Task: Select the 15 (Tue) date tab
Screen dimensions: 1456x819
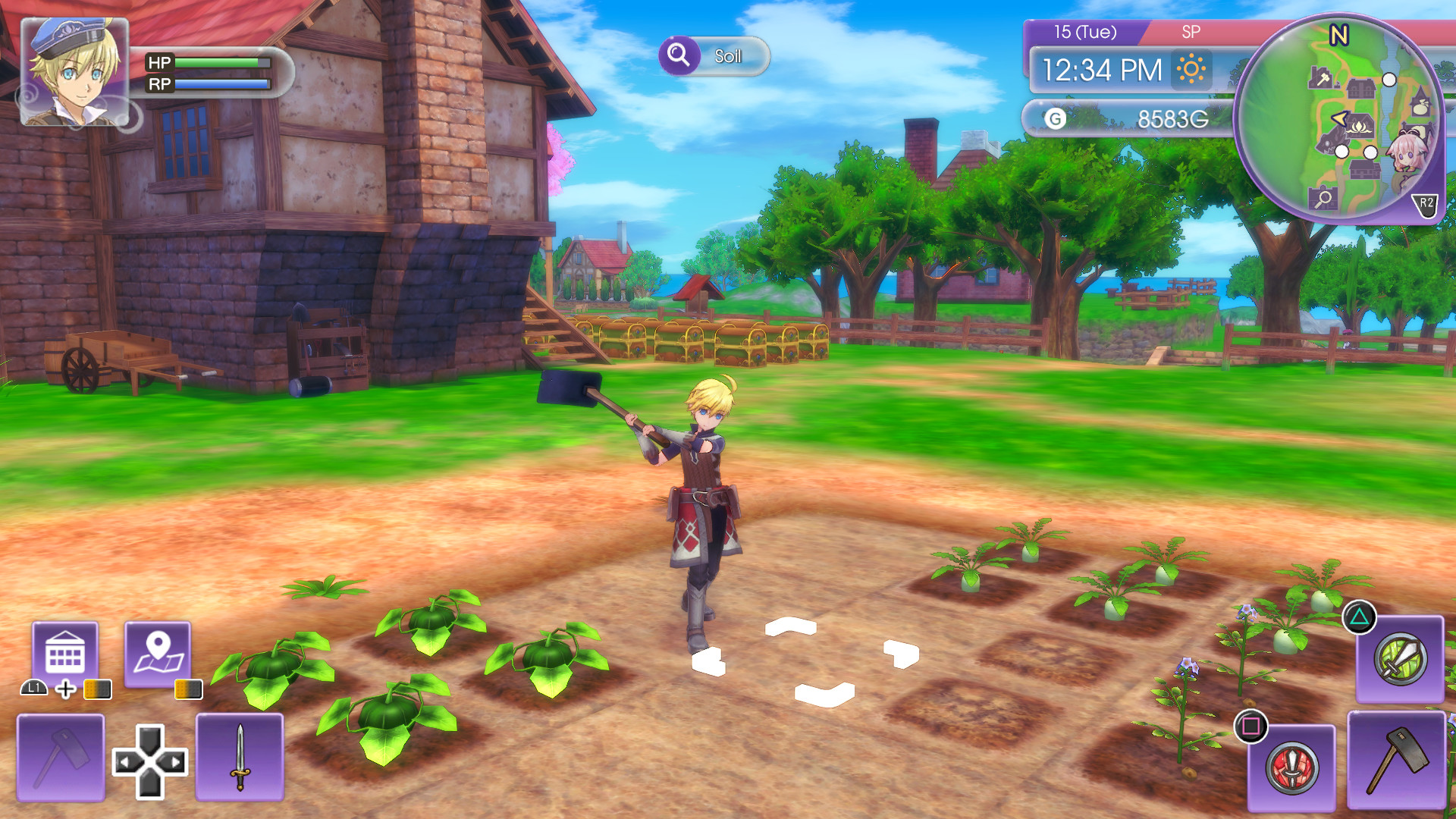Action: pos(1084,32)
